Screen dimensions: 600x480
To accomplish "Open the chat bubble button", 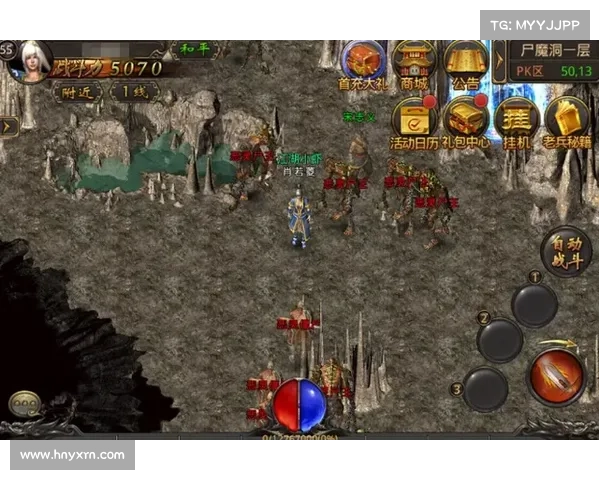I will [x=26, y=405].
